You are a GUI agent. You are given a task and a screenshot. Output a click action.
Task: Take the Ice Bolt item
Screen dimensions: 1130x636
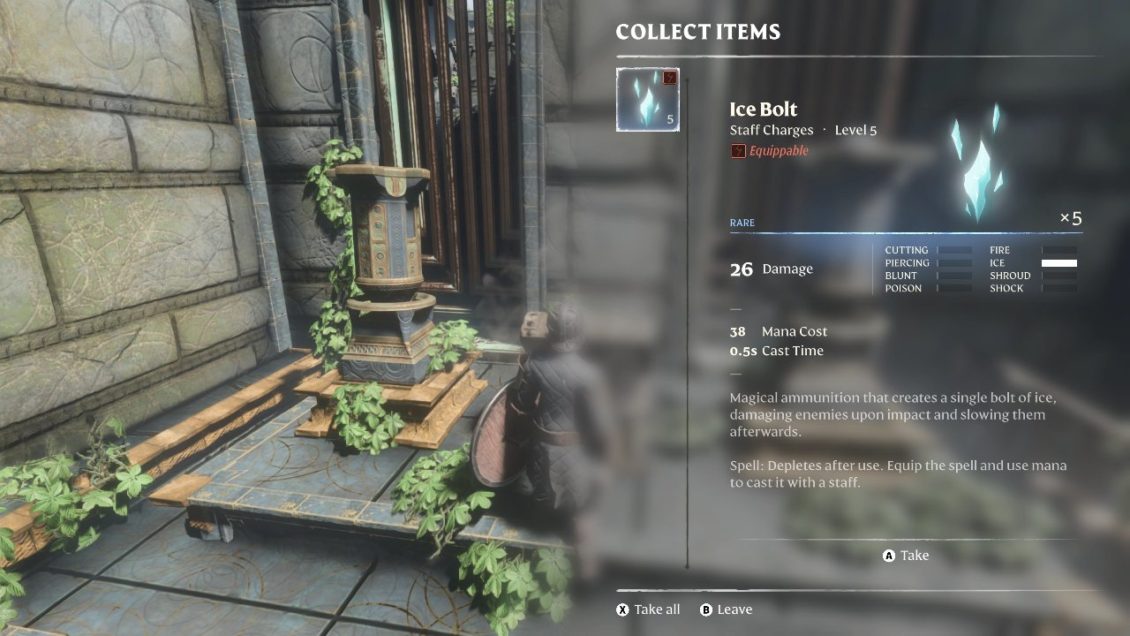pos(906,556)
